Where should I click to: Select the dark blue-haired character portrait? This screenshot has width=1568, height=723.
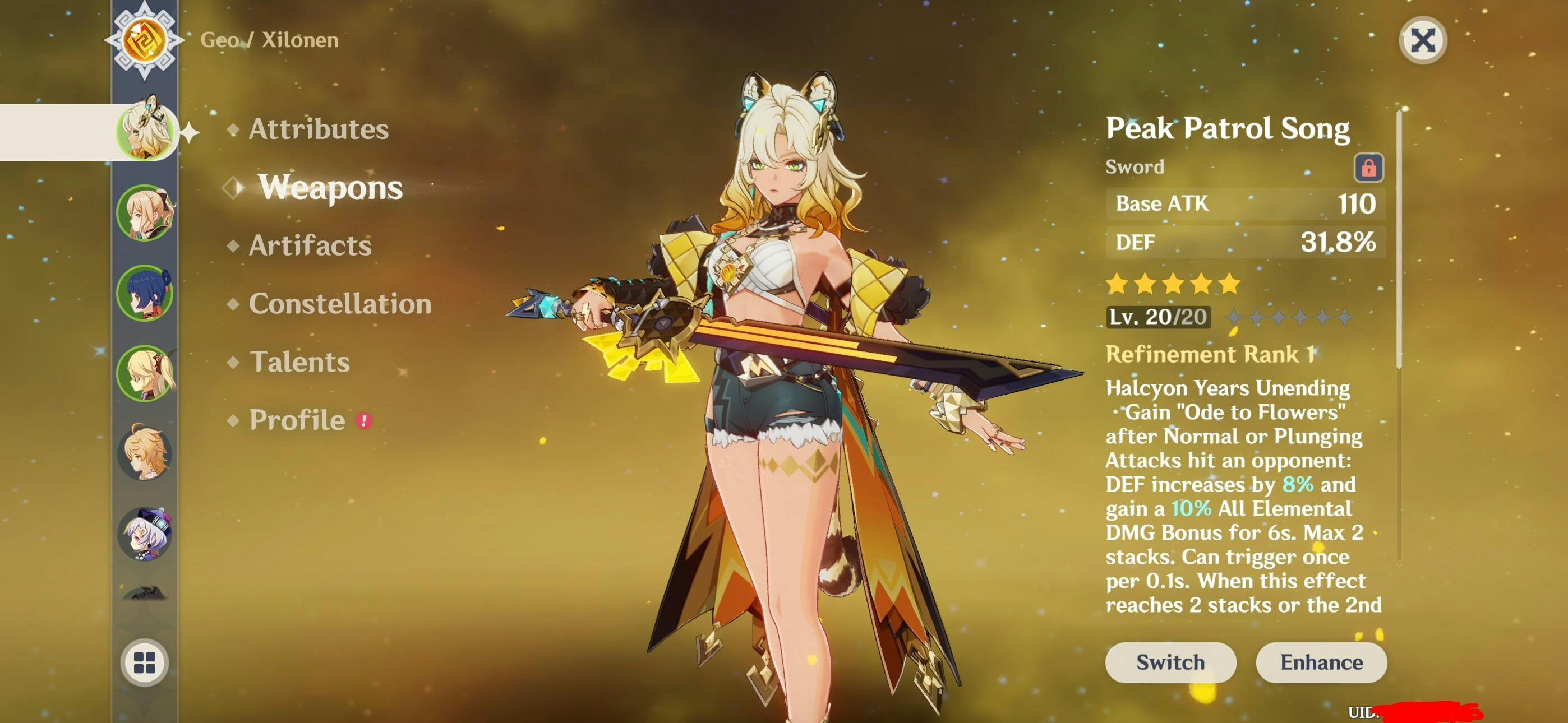pos(145,293)
